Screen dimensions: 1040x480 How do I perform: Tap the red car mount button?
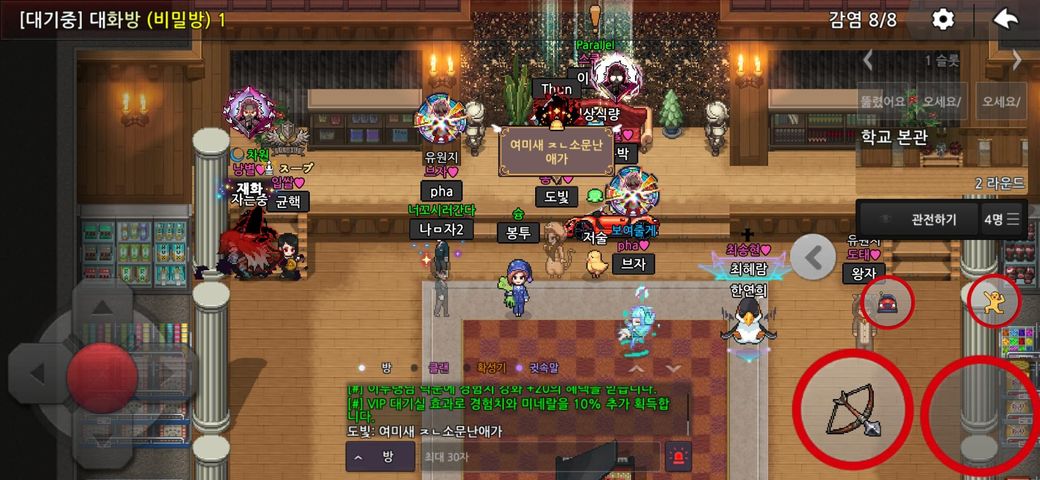tap(887, 301)
